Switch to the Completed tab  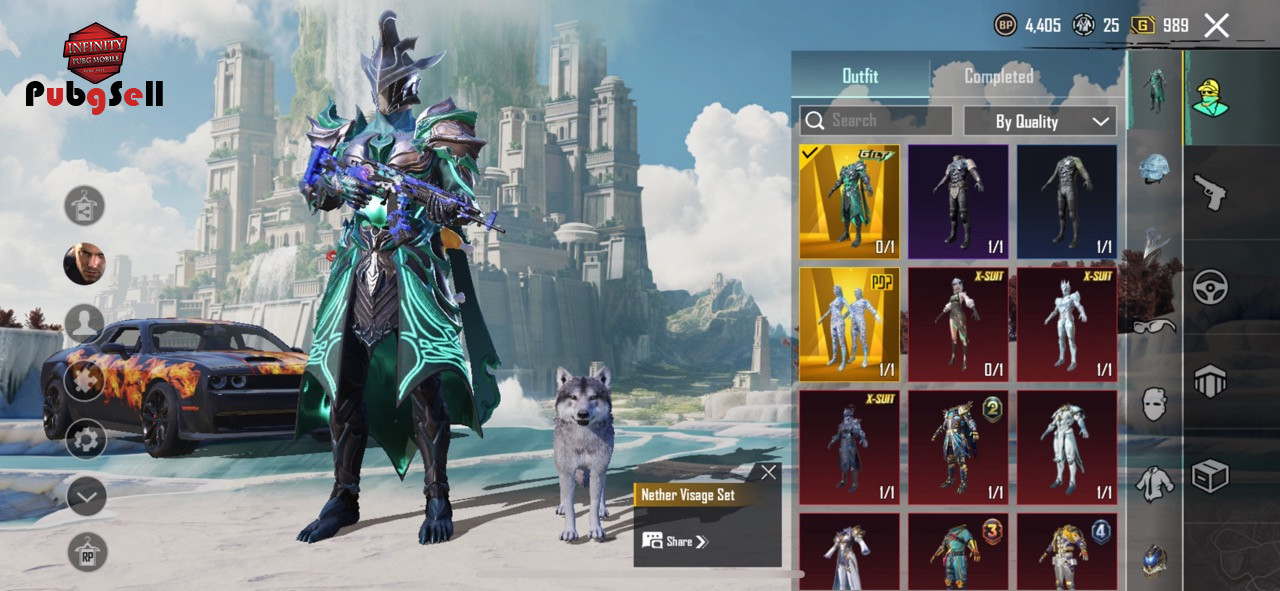[998, 76]
